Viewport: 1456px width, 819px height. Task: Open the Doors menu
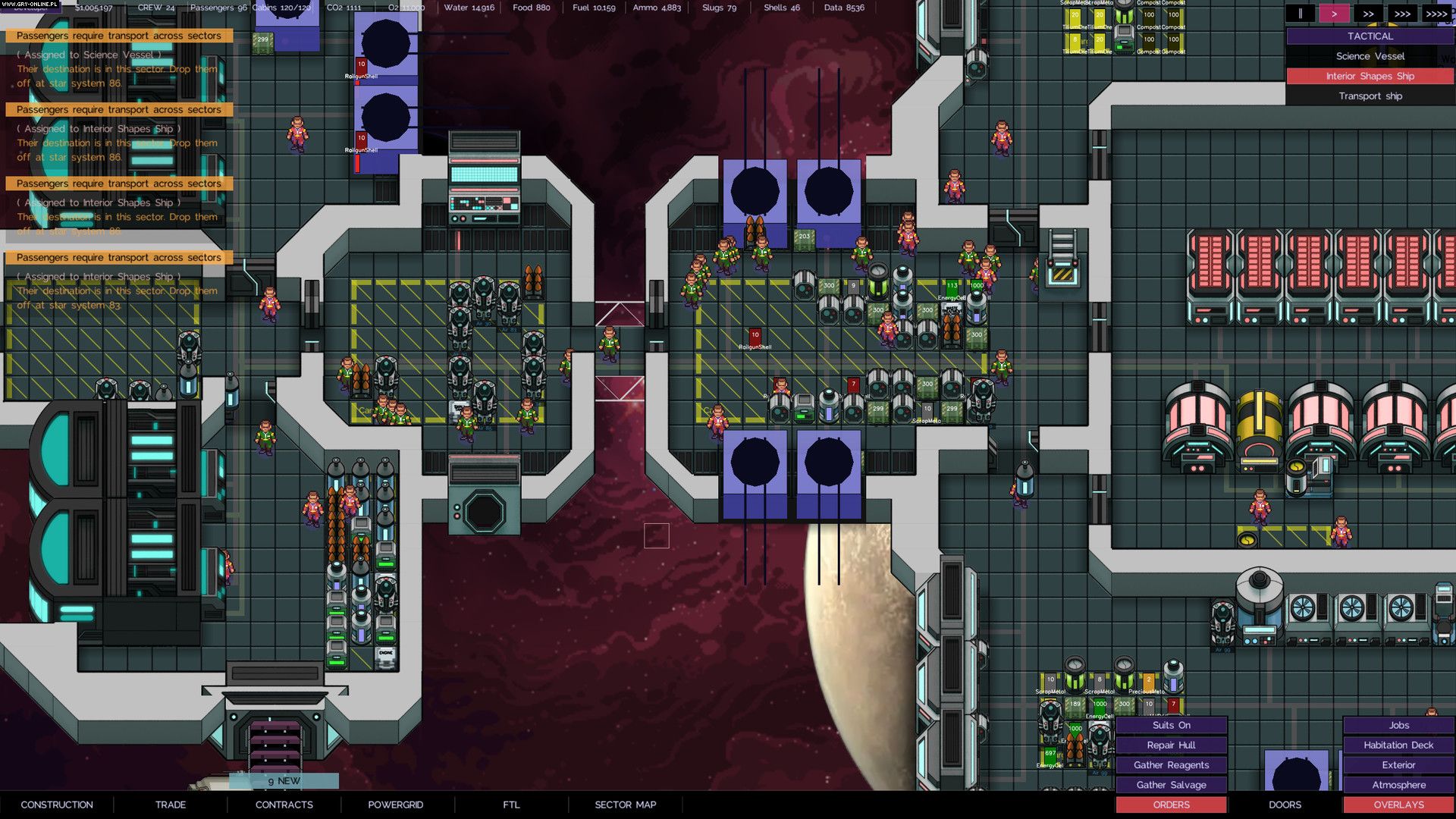(x=1285, y=805)
